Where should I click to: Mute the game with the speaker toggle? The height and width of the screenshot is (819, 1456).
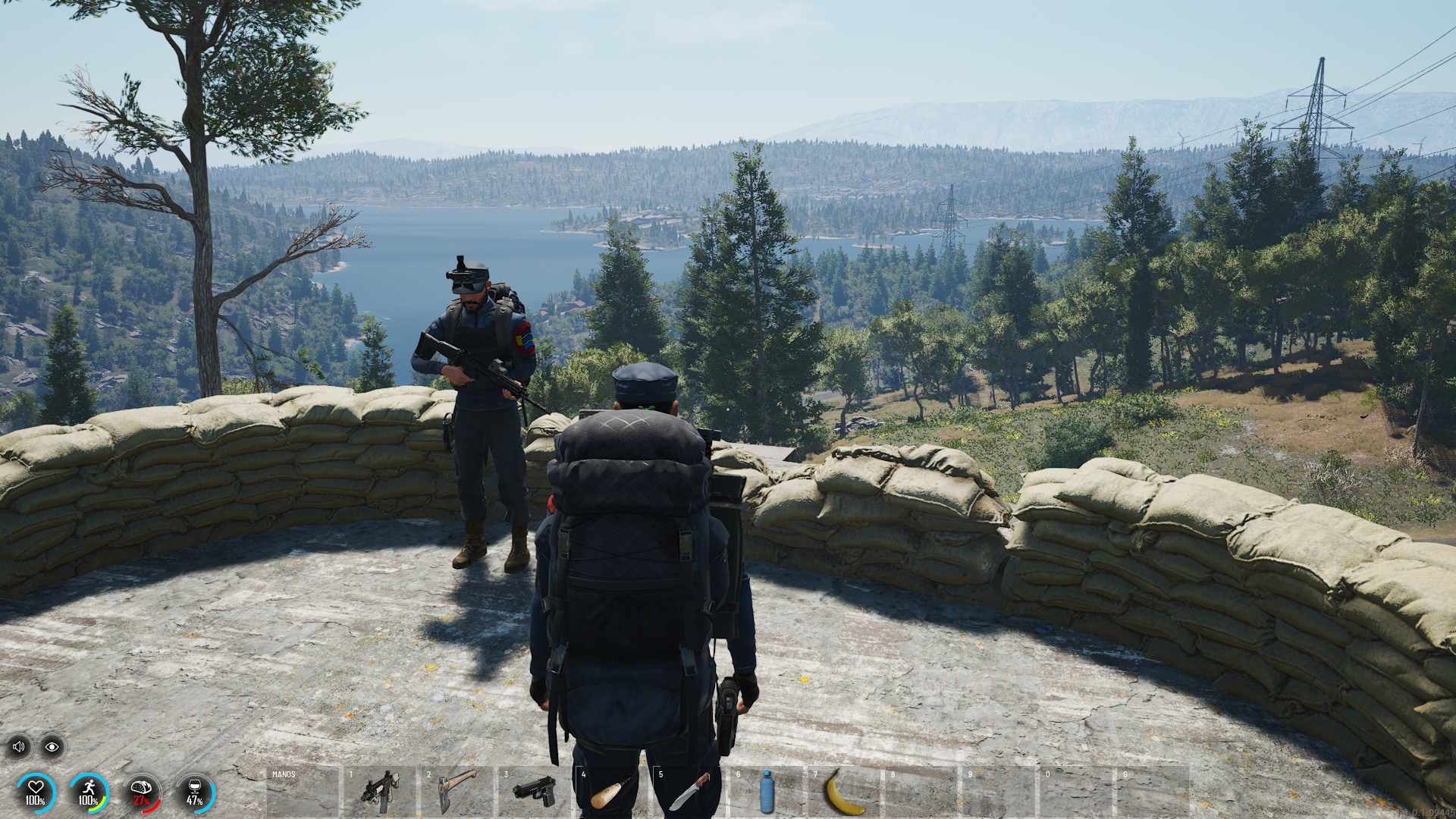coord(20,746)
